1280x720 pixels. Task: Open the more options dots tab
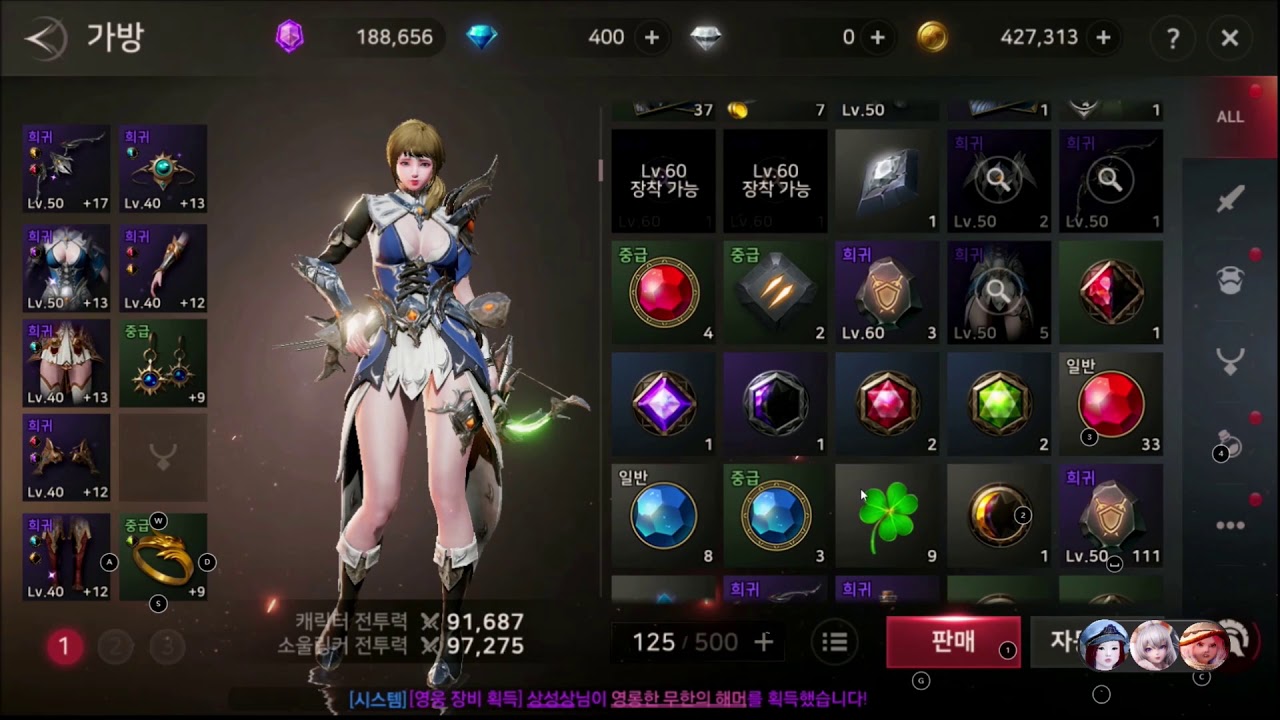(x=1230, y=525)
